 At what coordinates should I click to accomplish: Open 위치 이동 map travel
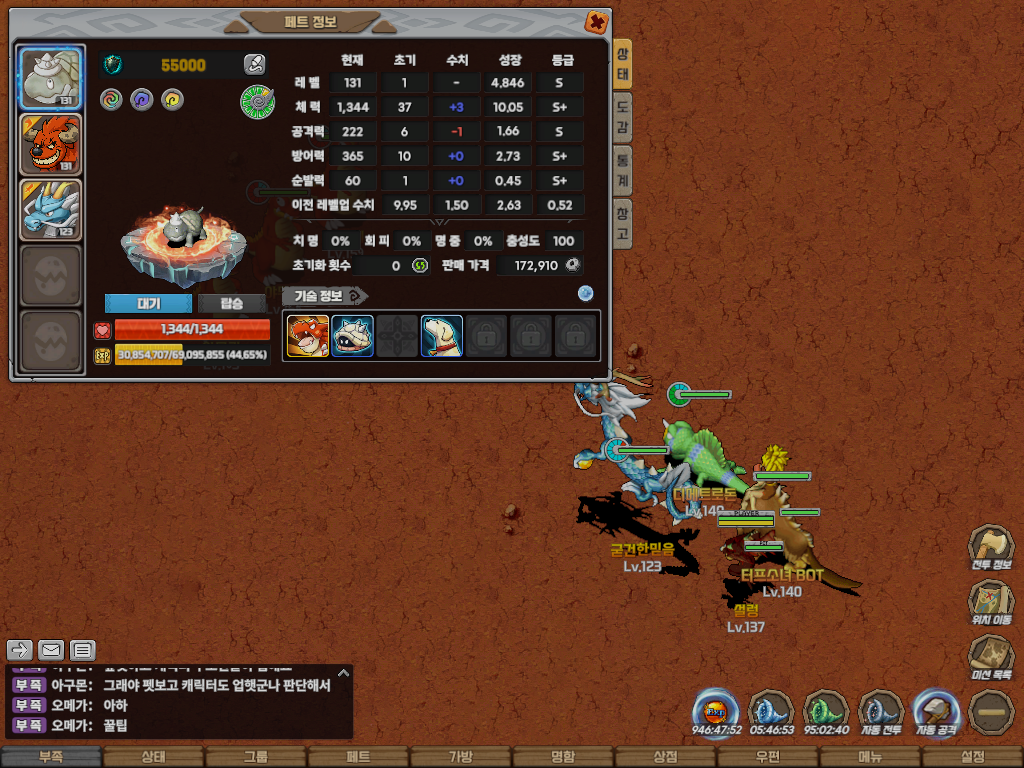(x=990, y=604)
